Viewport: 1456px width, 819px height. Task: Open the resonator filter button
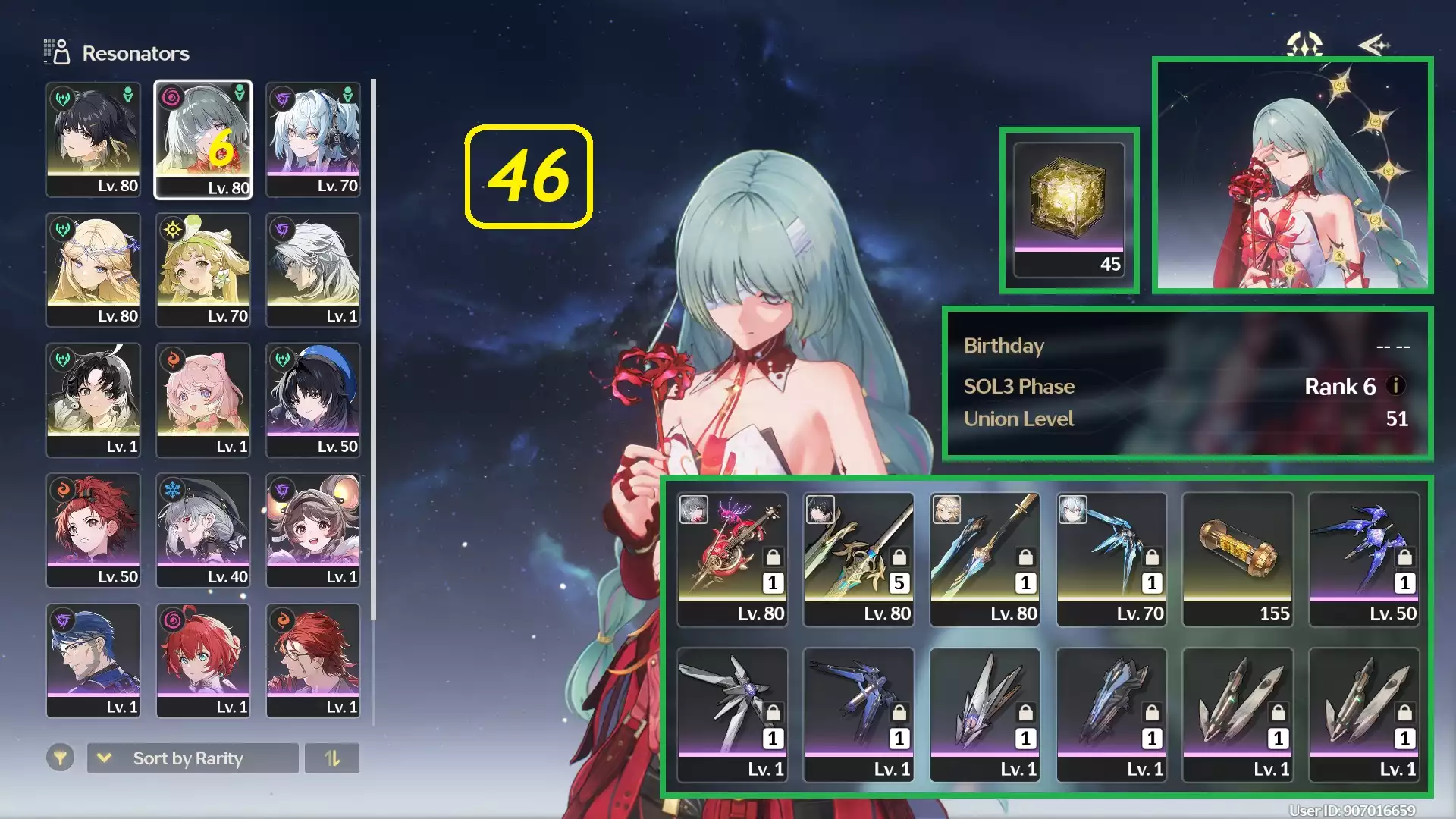tap(60, 758)
